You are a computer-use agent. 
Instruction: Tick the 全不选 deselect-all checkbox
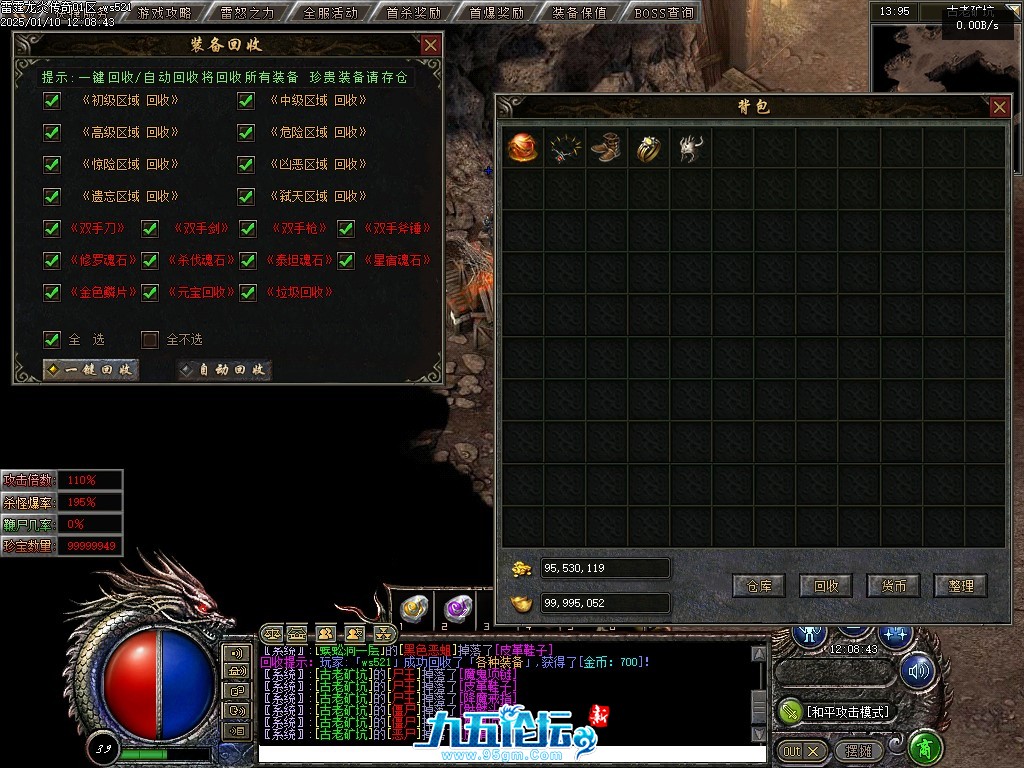(x=150, y=339)
